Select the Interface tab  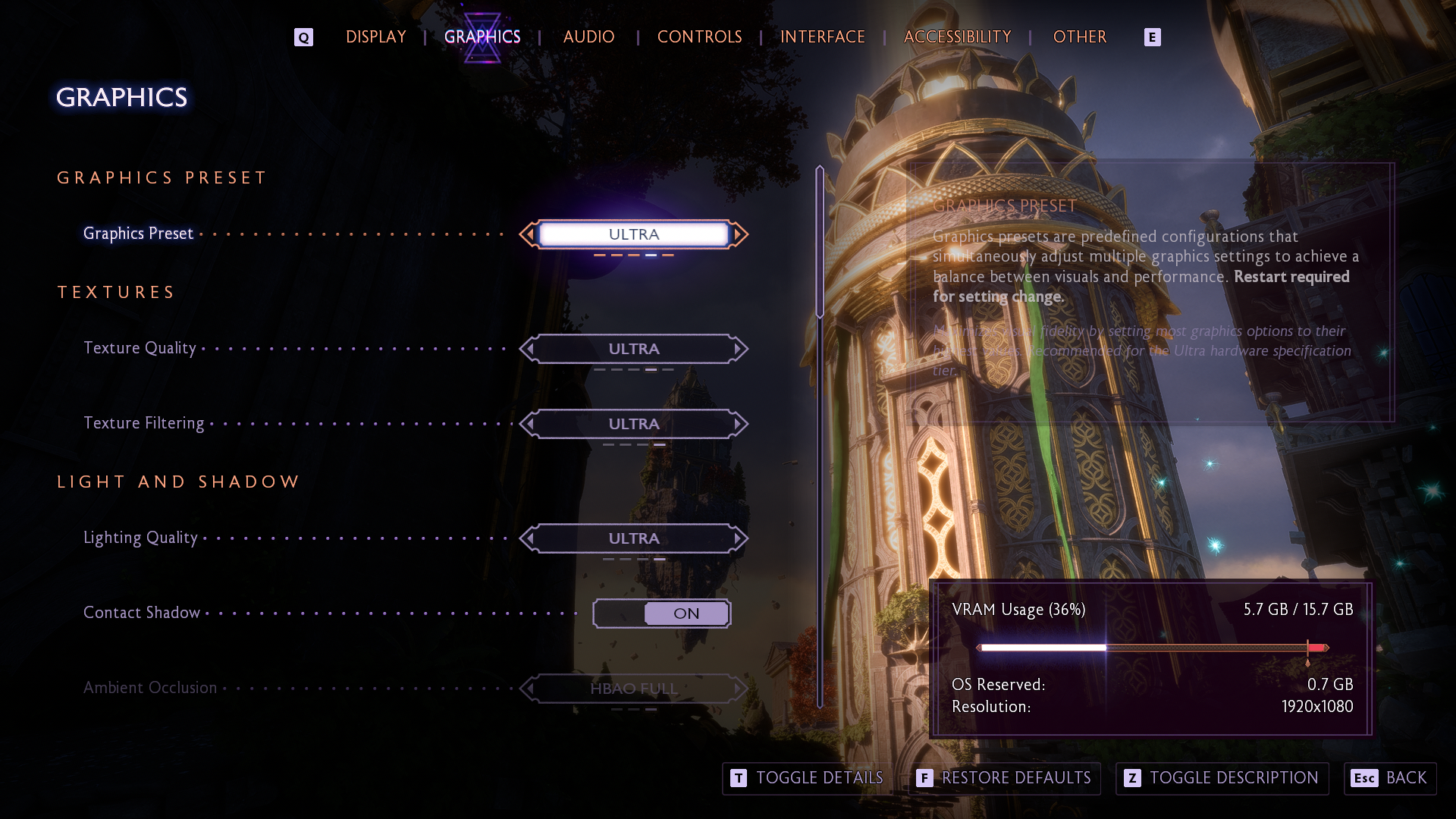click(x=823, y=37)
